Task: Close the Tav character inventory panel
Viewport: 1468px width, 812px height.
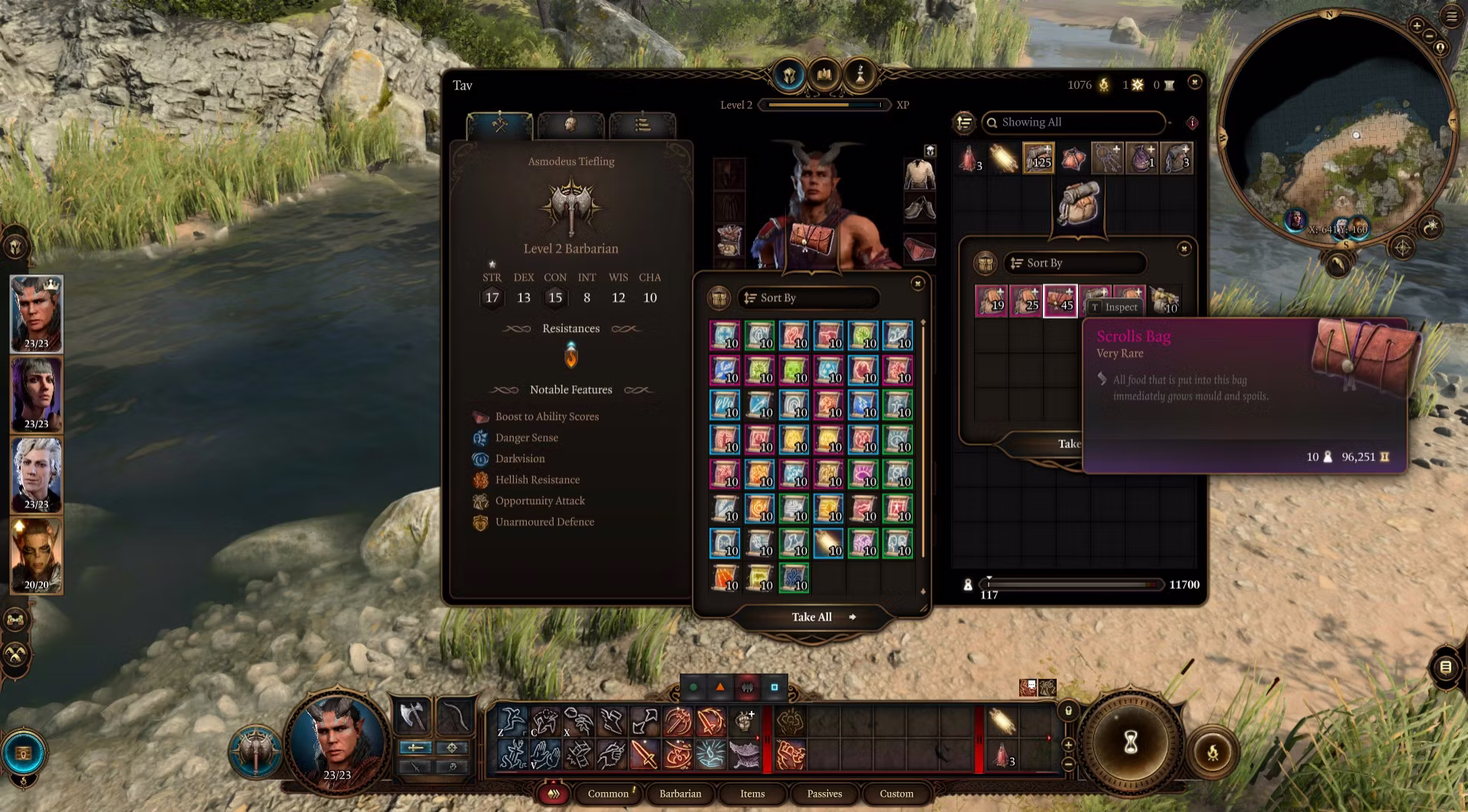Action: coord(1194,82)
